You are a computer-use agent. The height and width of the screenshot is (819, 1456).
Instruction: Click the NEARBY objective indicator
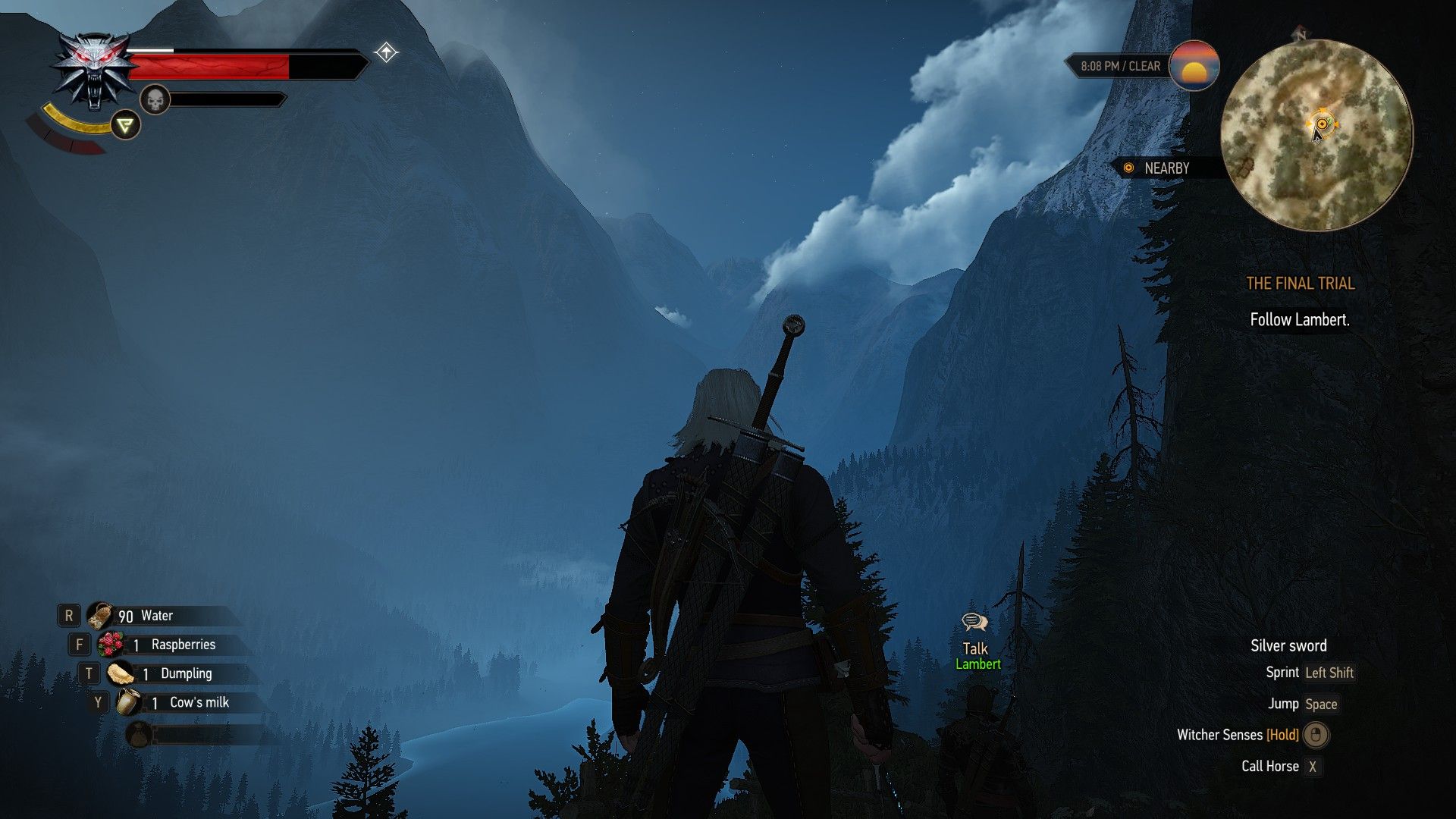(1158, 168)
